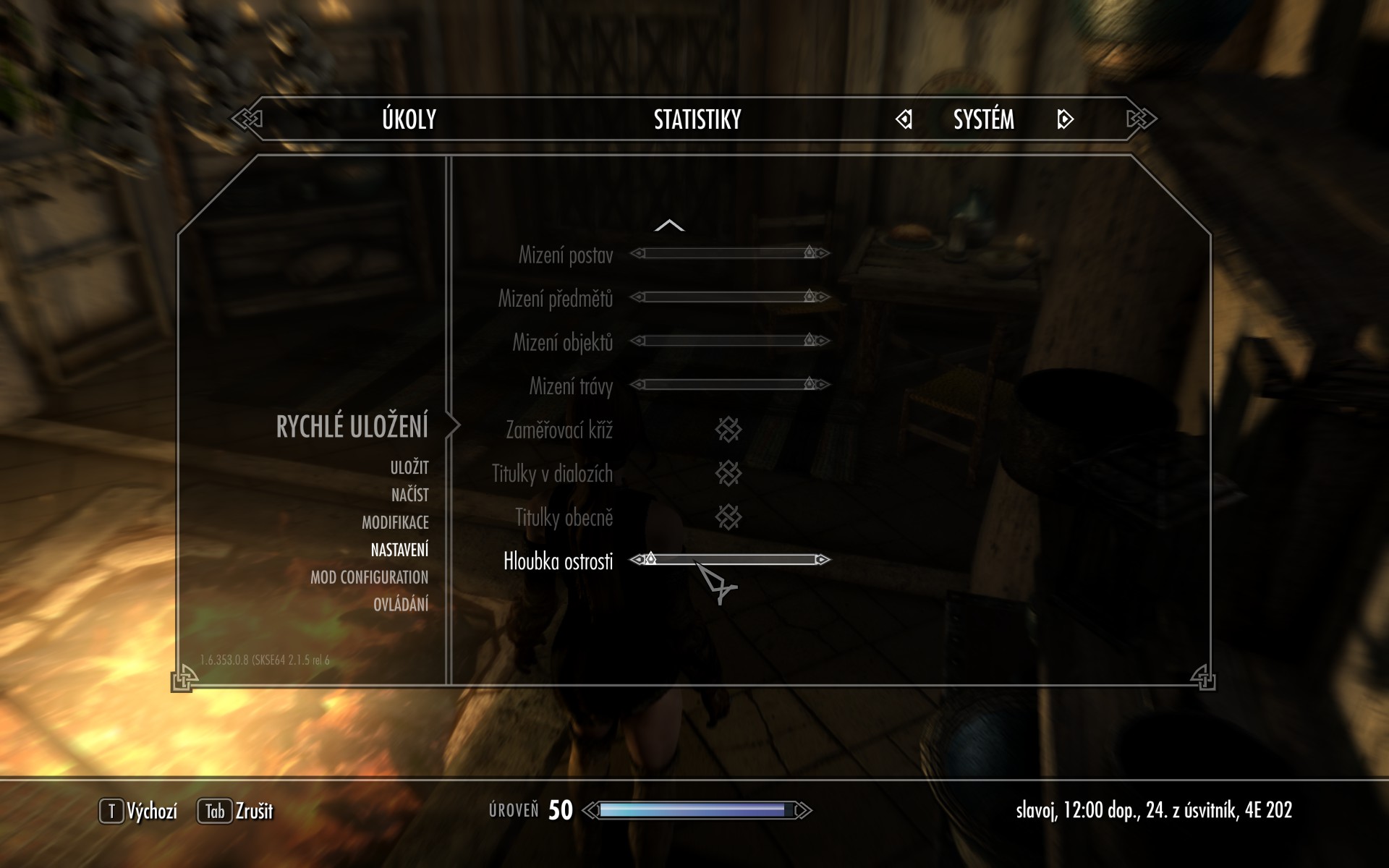Toggle the Titulky obecně option
Viewport: 1389px width, 868px height.
(x=729, y=517)
